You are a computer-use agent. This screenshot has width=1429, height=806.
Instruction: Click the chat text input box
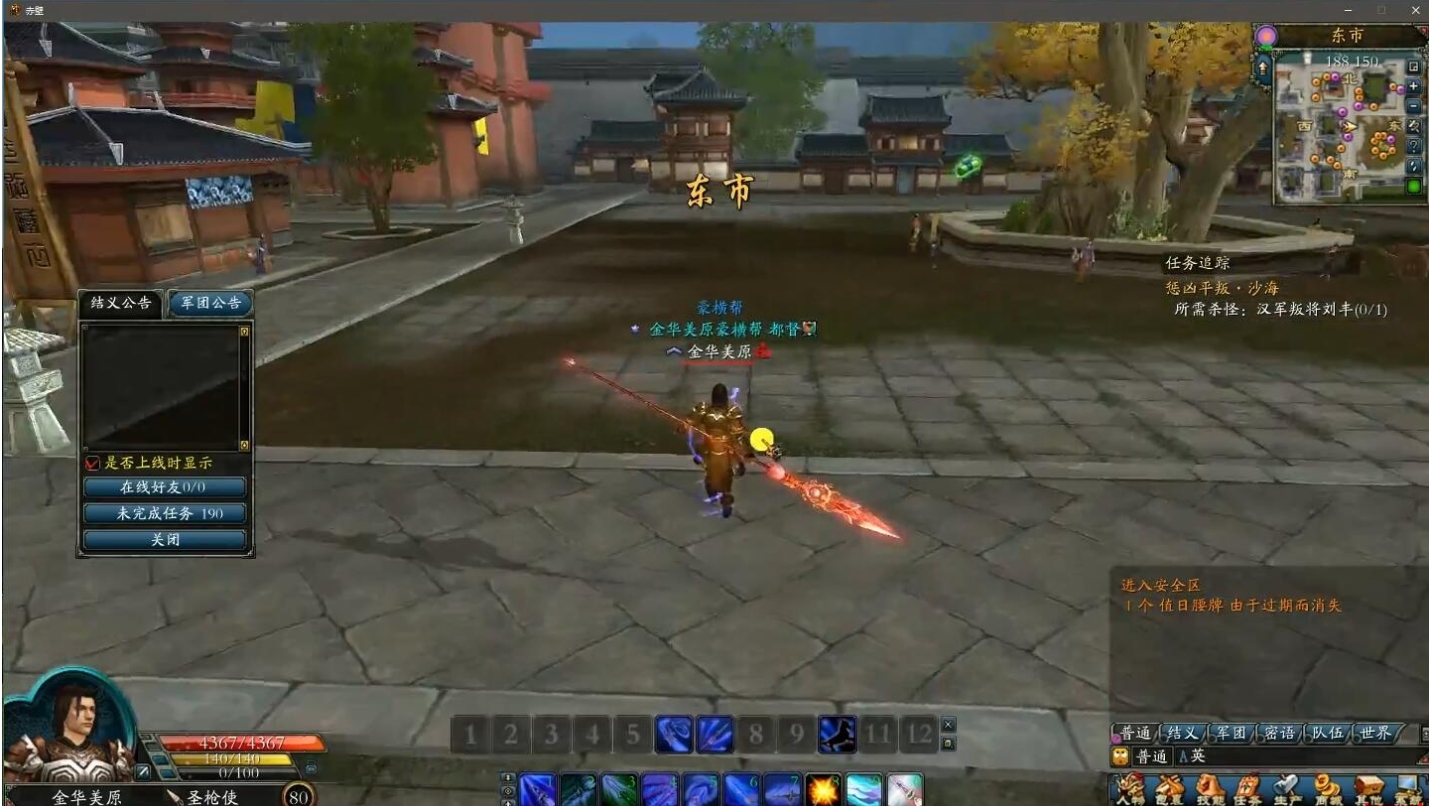(1300, 757)
